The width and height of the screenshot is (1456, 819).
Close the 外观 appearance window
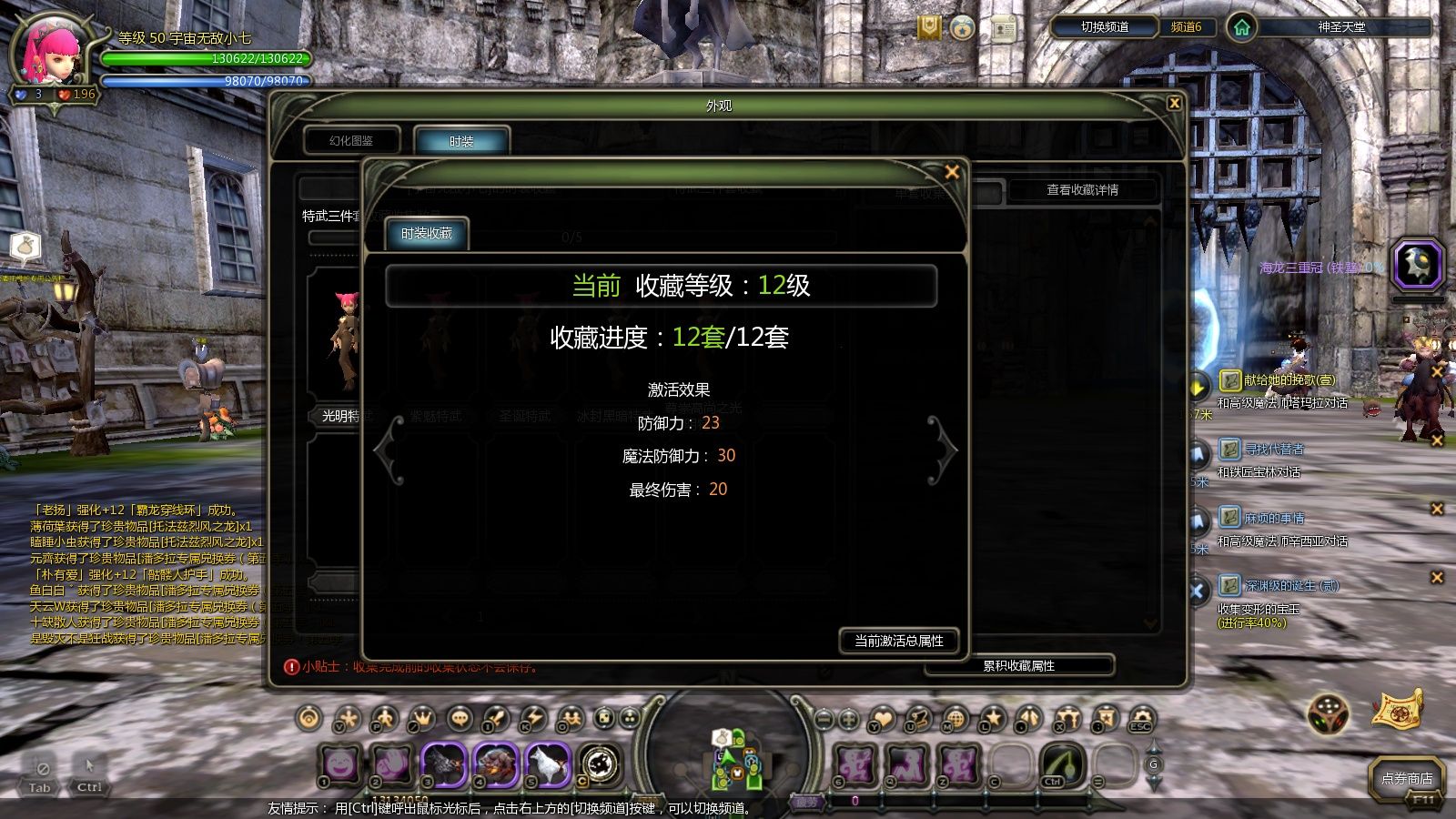(1174, 104)
